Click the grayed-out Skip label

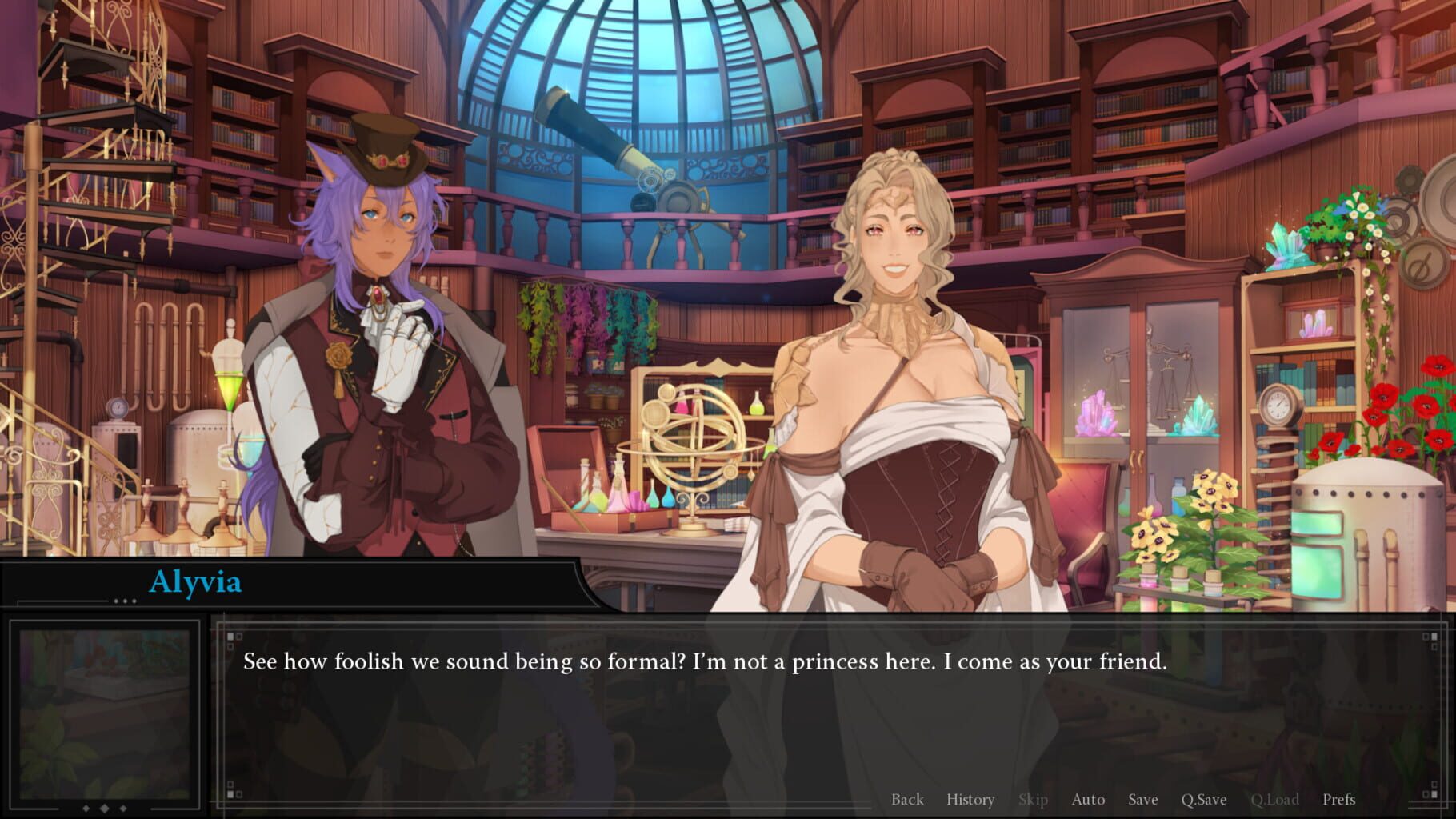point(1033,799)
